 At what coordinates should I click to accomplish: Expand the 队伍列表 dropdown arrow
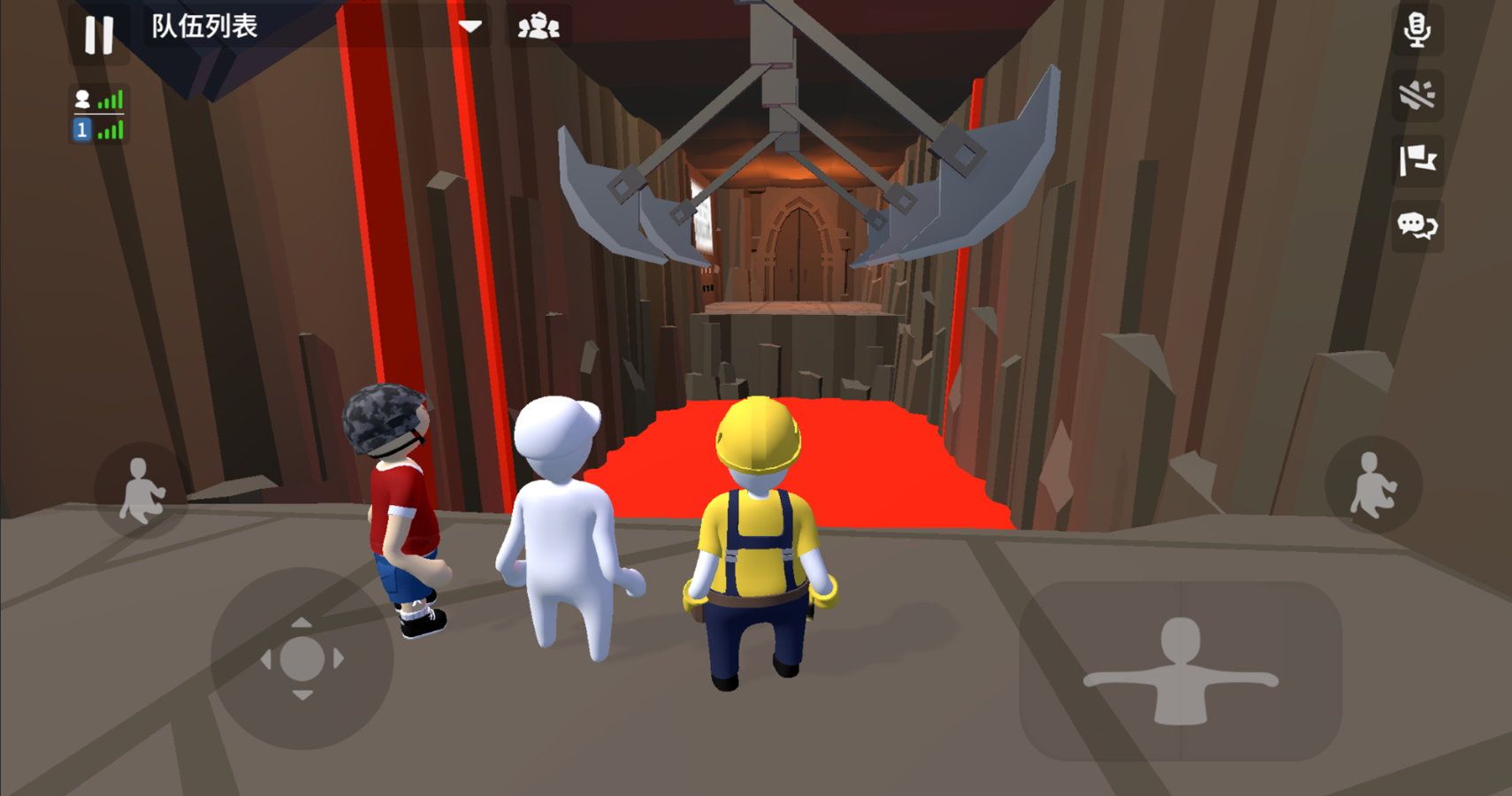[x=470, y=27]
